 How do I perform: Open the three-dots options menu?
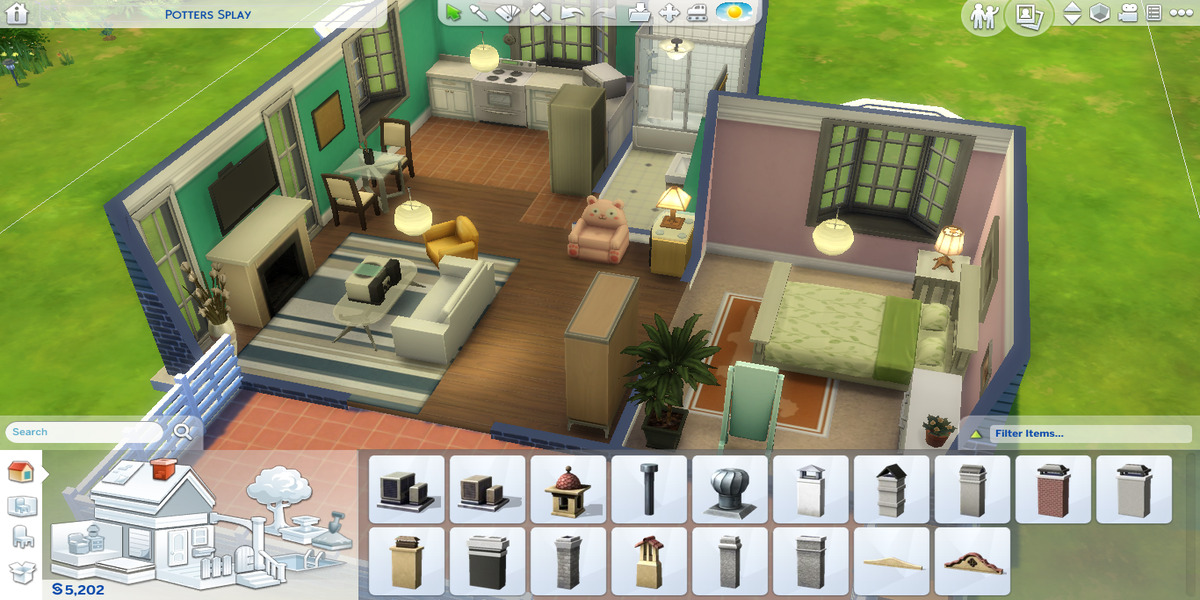pos(1180,14)
